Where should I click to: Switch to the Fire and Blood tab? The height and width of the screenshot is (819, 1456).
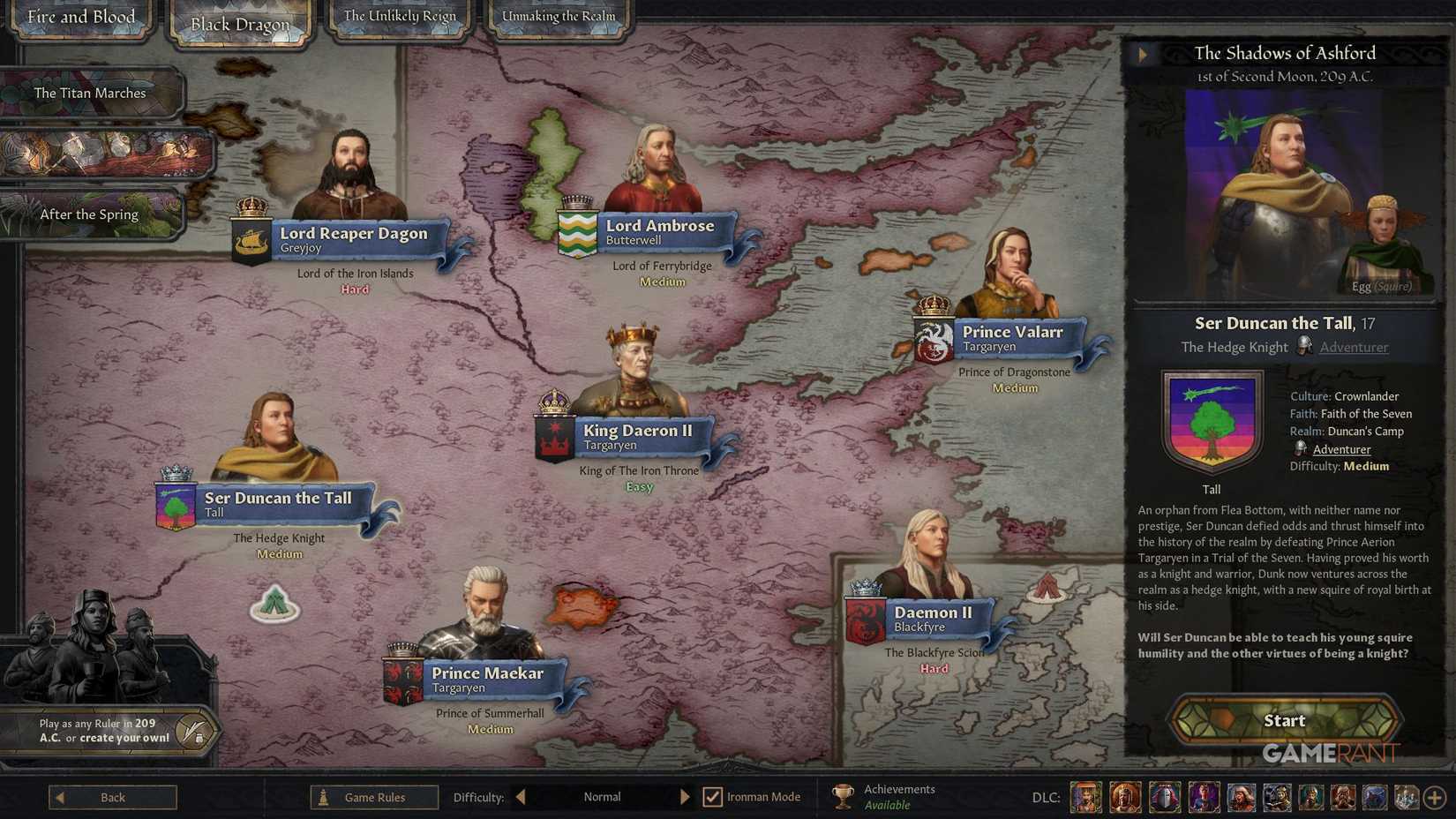click(x=81, y=16)
